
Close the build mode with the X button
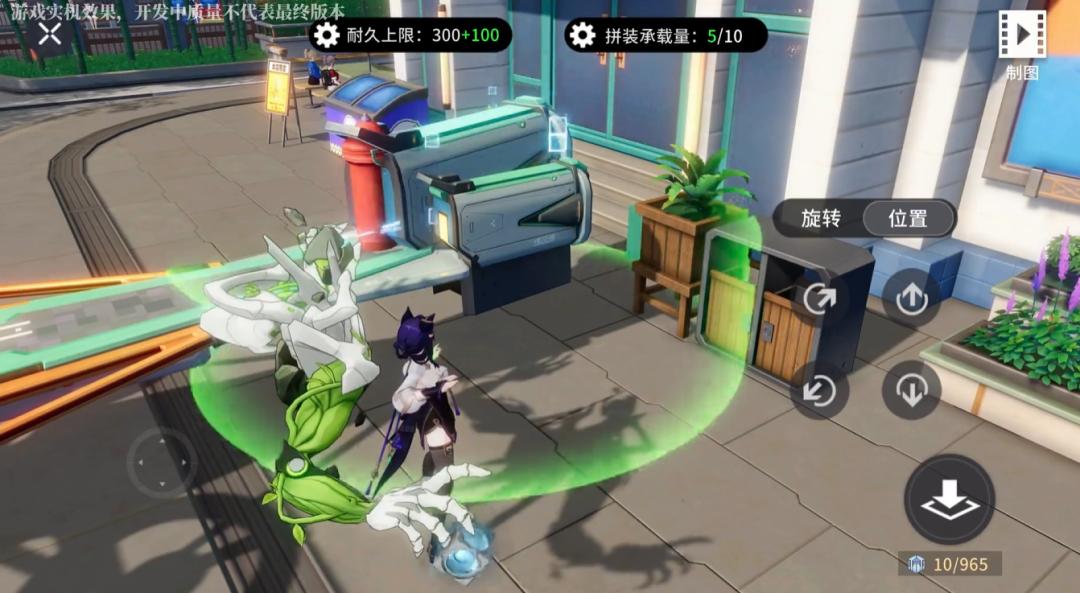tap(50, 34)
